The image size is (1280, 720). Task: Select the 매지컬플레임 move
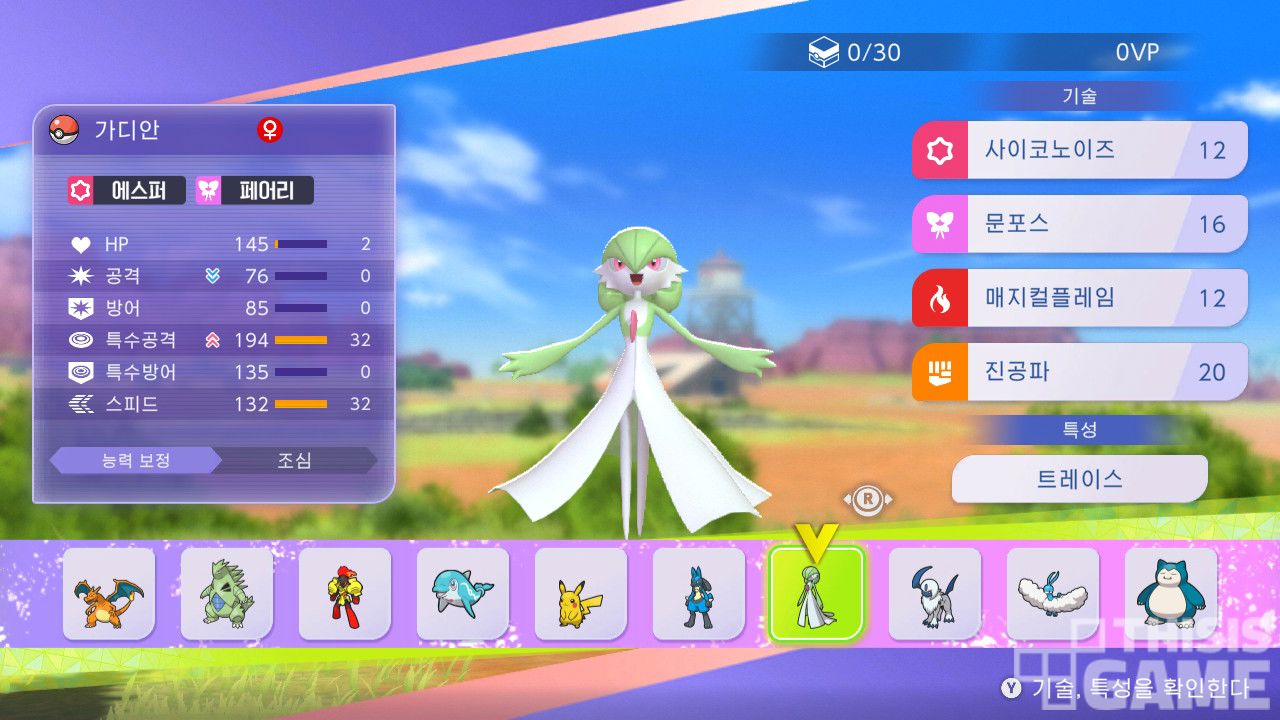(1079, 298)
